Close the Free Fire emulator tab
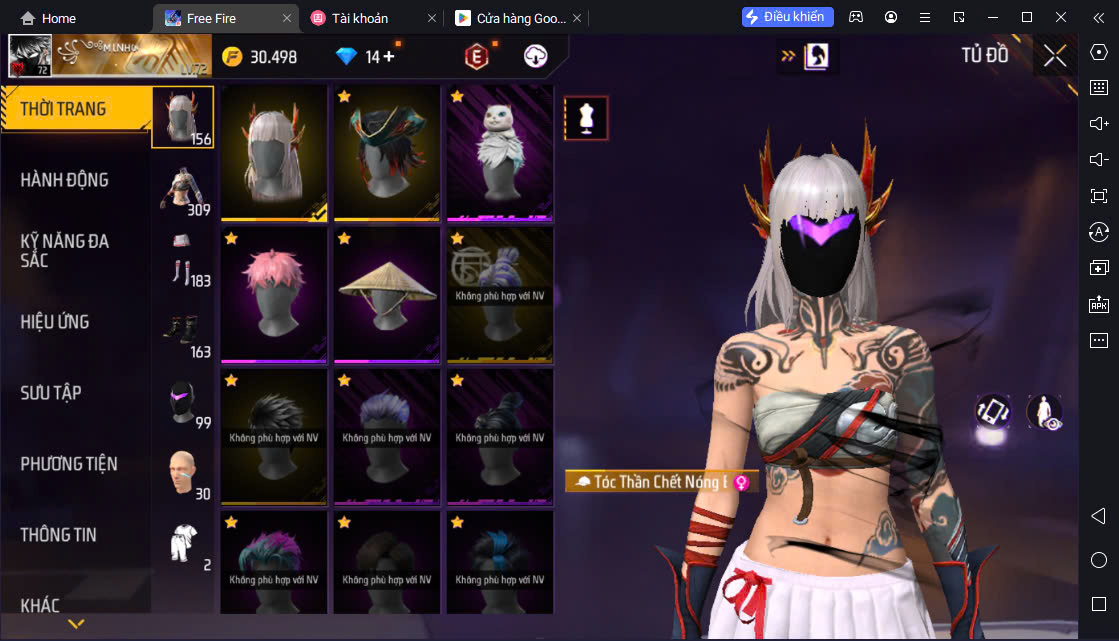Screen dimensions: 1119x641 (288, 18)
